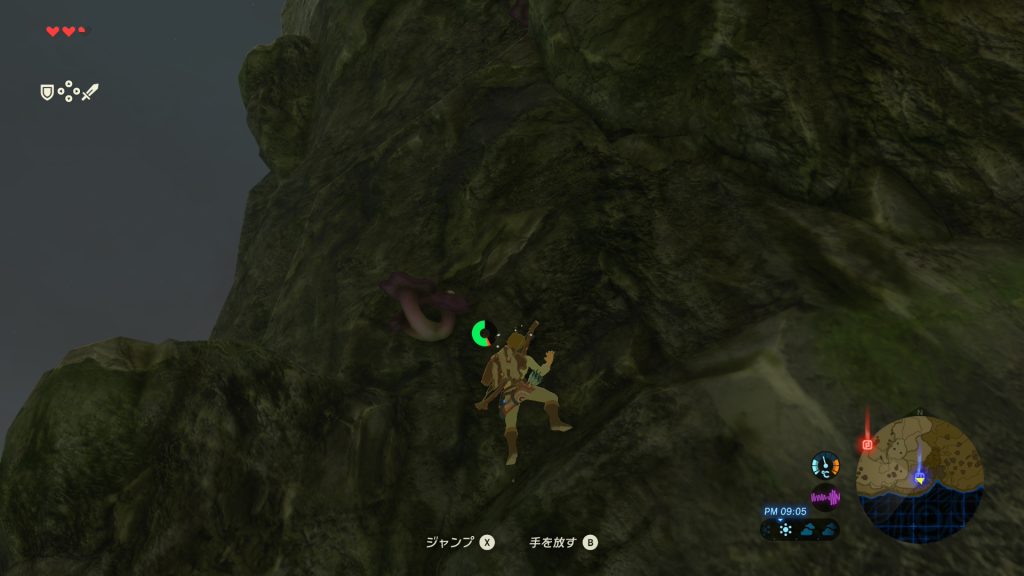Click the red quest marker beside the minimap
This screenshot has width=1024, height=576.
[867, 443]
